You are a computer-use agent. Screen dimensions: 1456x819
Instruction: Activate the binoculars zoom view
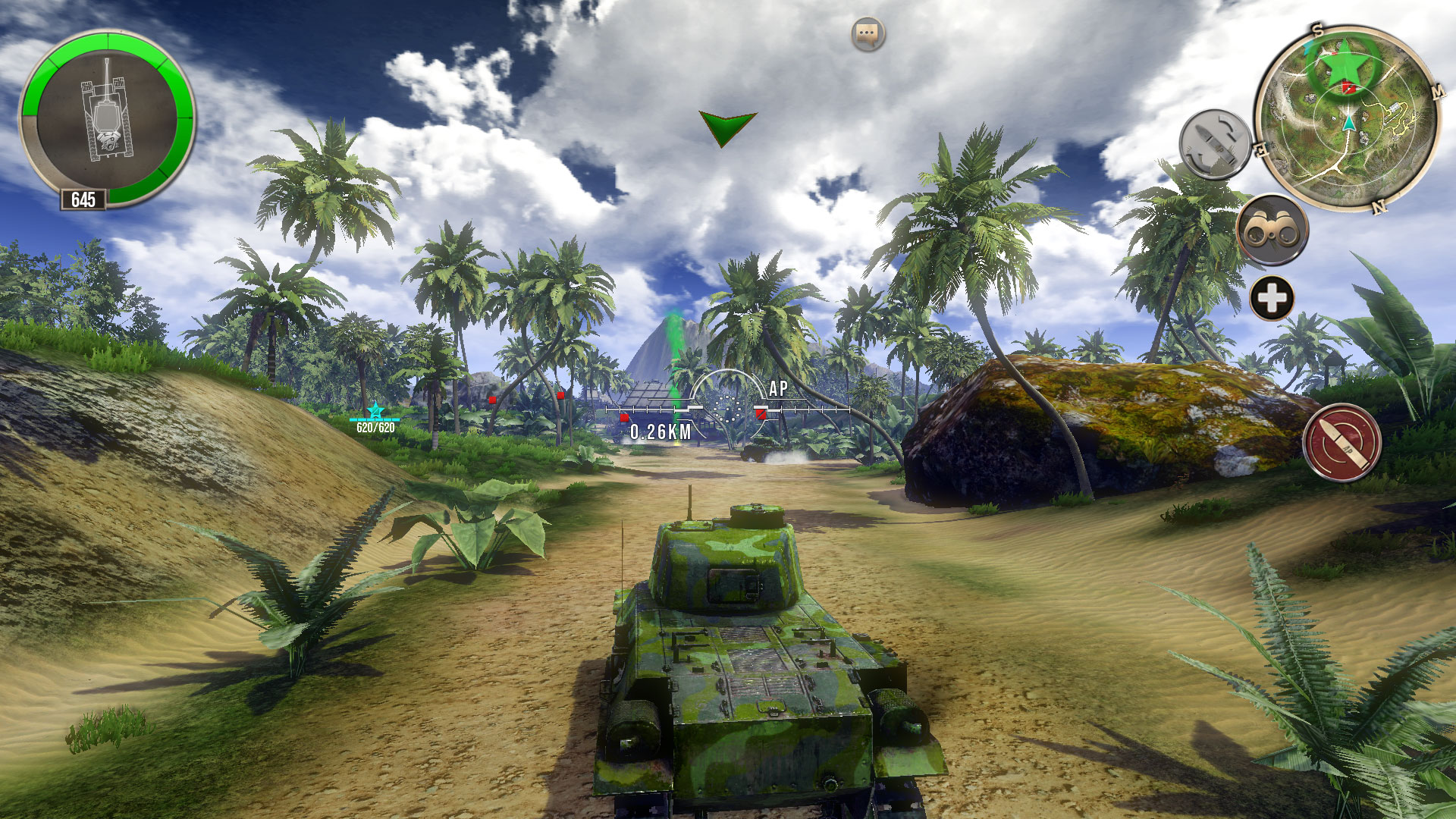1272,230
